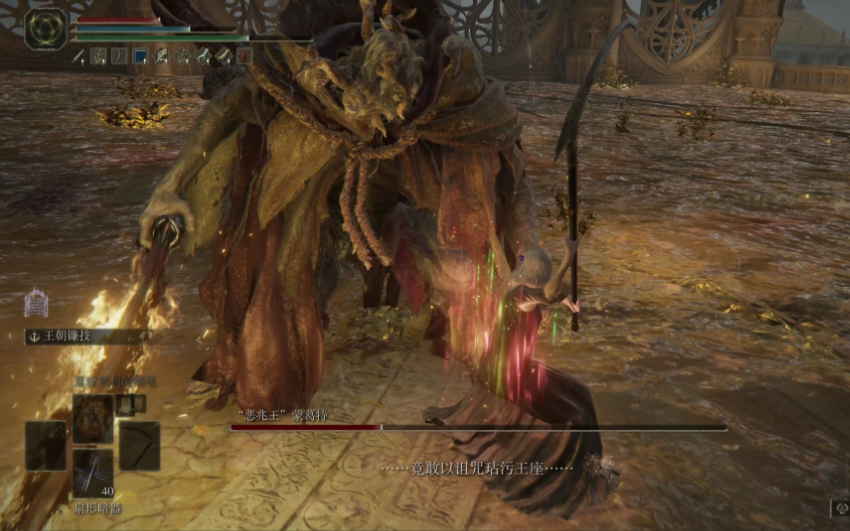Select the sword attack buff icon
The height and width of the screenshot is (531, 850).
coord(78,56)
